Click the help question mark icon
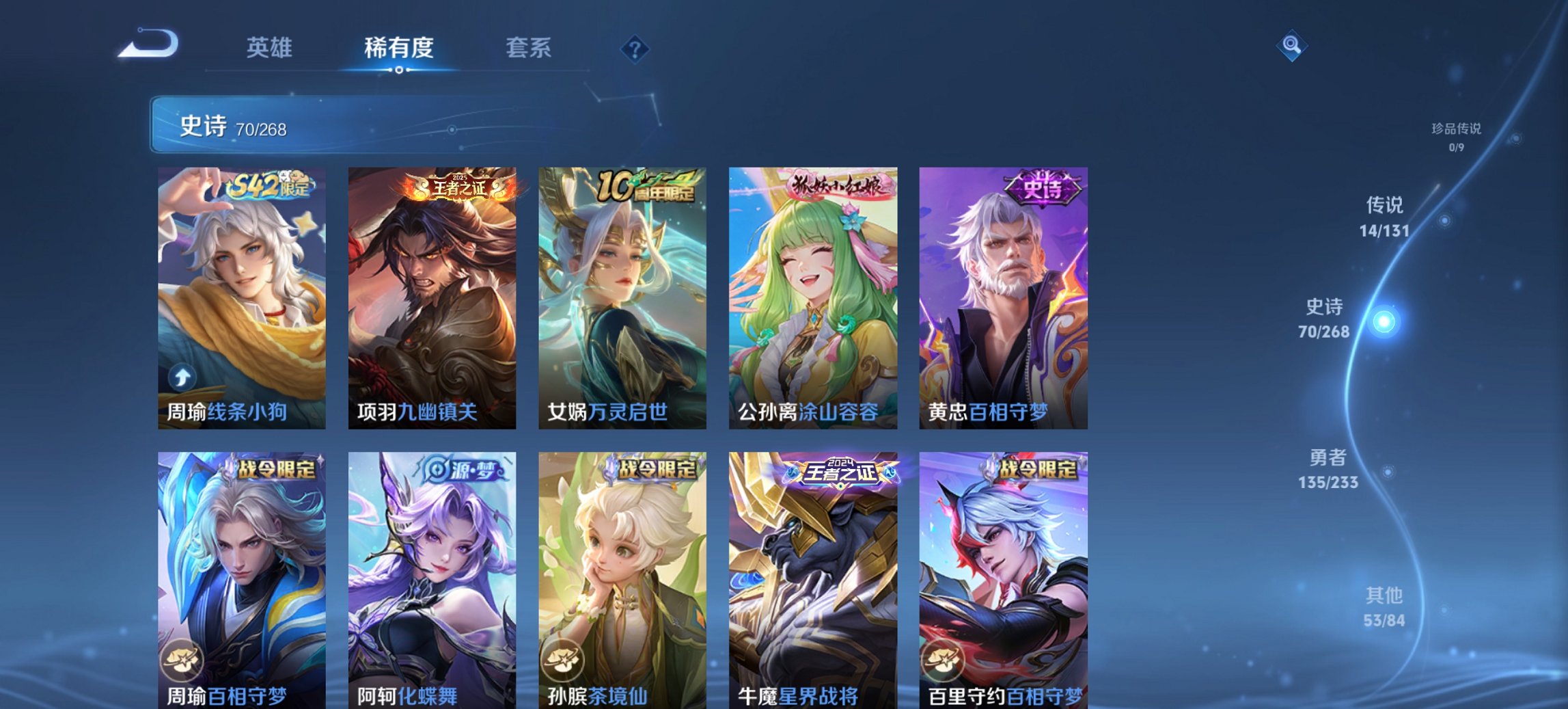Screen dimensions: 1568x709 [x=634, y=49]
